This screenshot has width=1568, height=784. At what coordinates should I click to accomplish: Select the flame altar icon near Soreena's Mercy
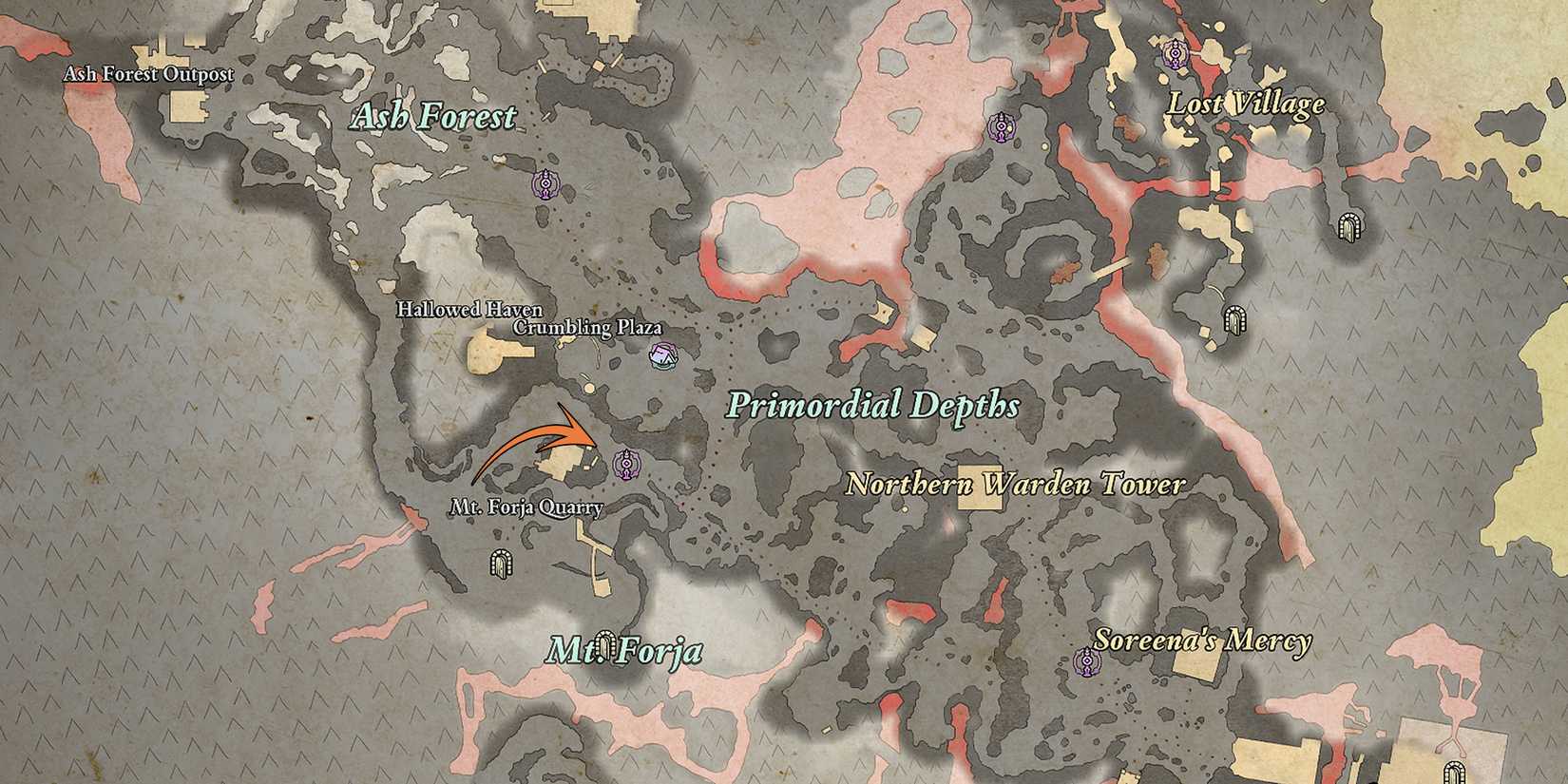tap(1088, 660)
